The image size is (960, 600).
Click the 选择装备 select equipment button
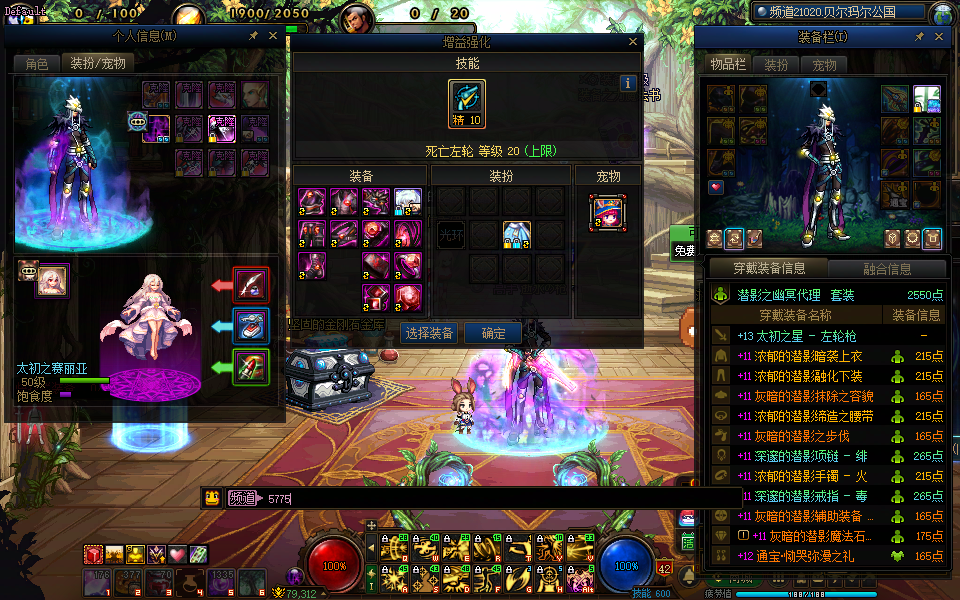[x=429, y=333]
